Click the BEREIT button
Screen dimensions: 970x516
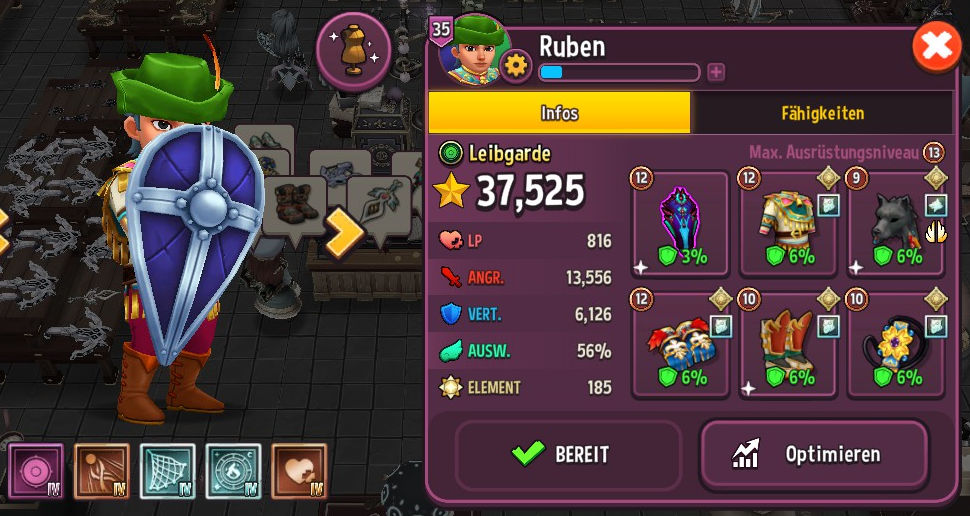pyautogui.click(x=568, y=454)
